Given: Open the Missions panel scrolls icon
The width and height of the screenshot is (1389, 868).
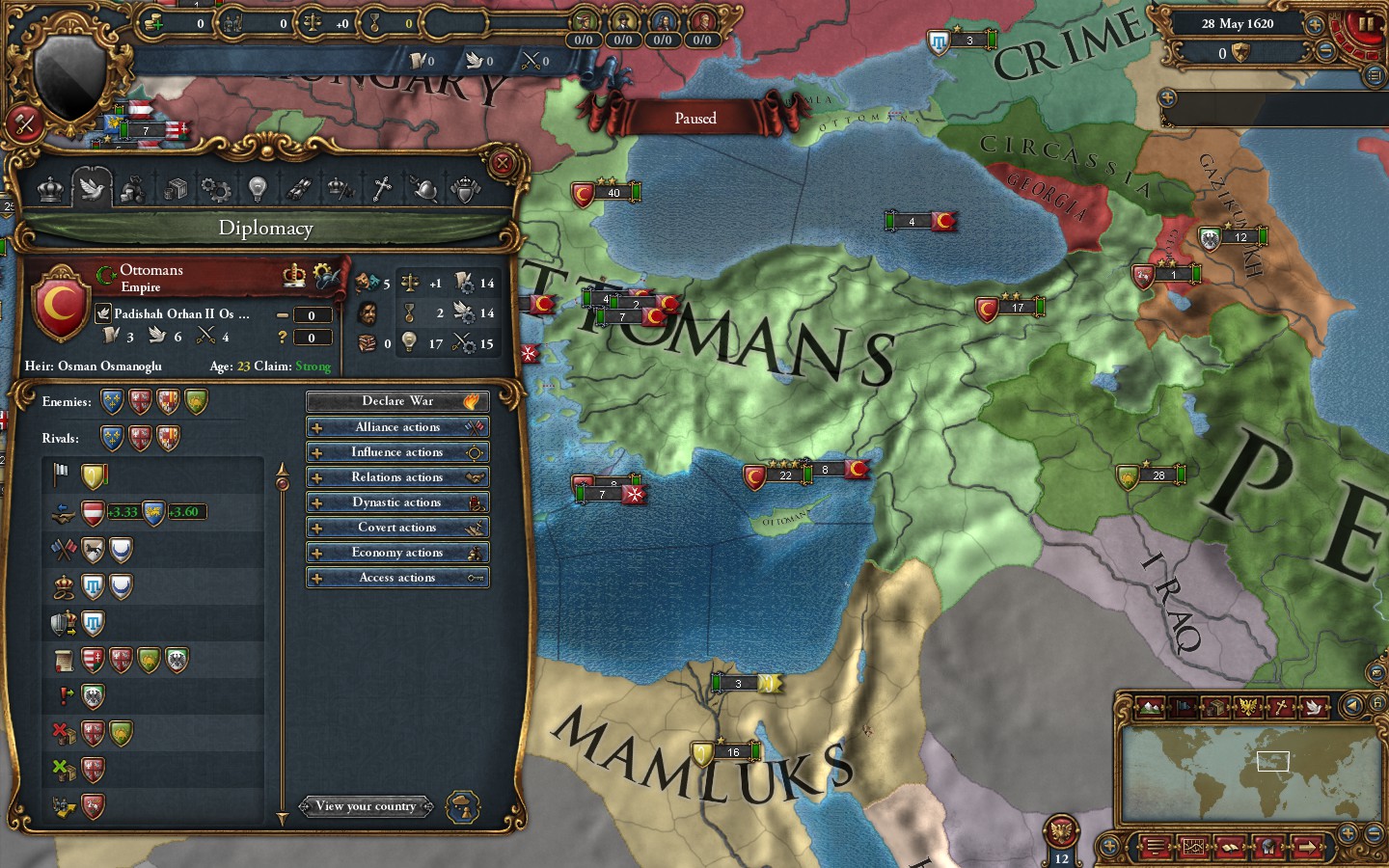Looking at the screenshot, I should [x=300, y=188].
